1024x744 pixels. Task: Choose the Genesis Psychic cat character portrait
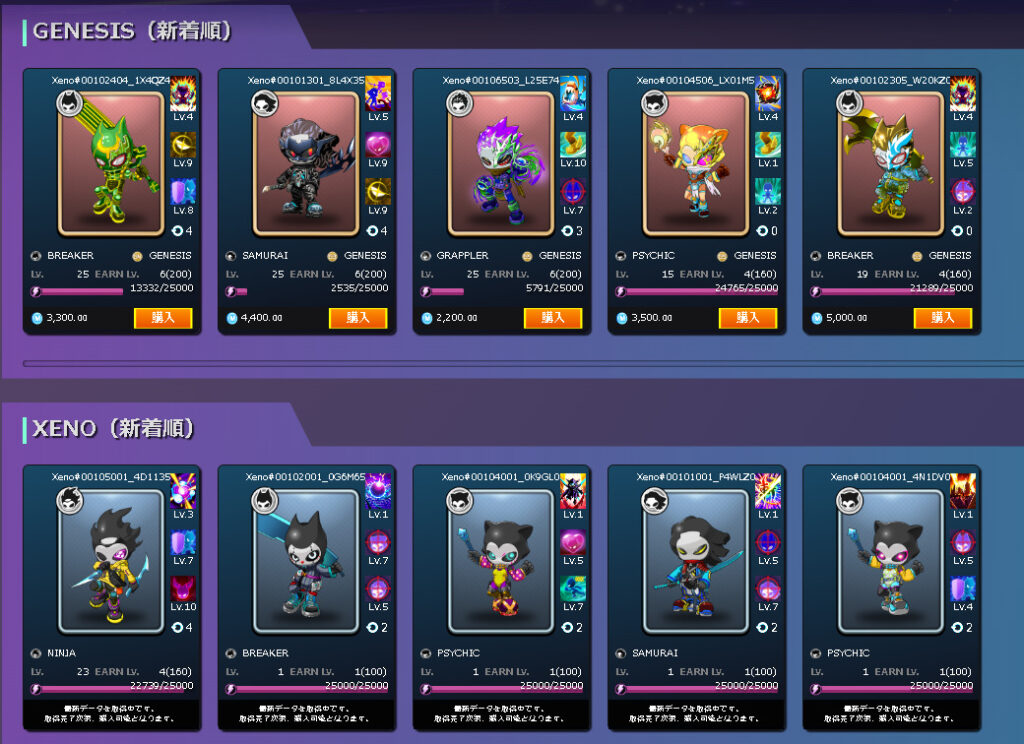pyautogui.click(x=695, y=163)
